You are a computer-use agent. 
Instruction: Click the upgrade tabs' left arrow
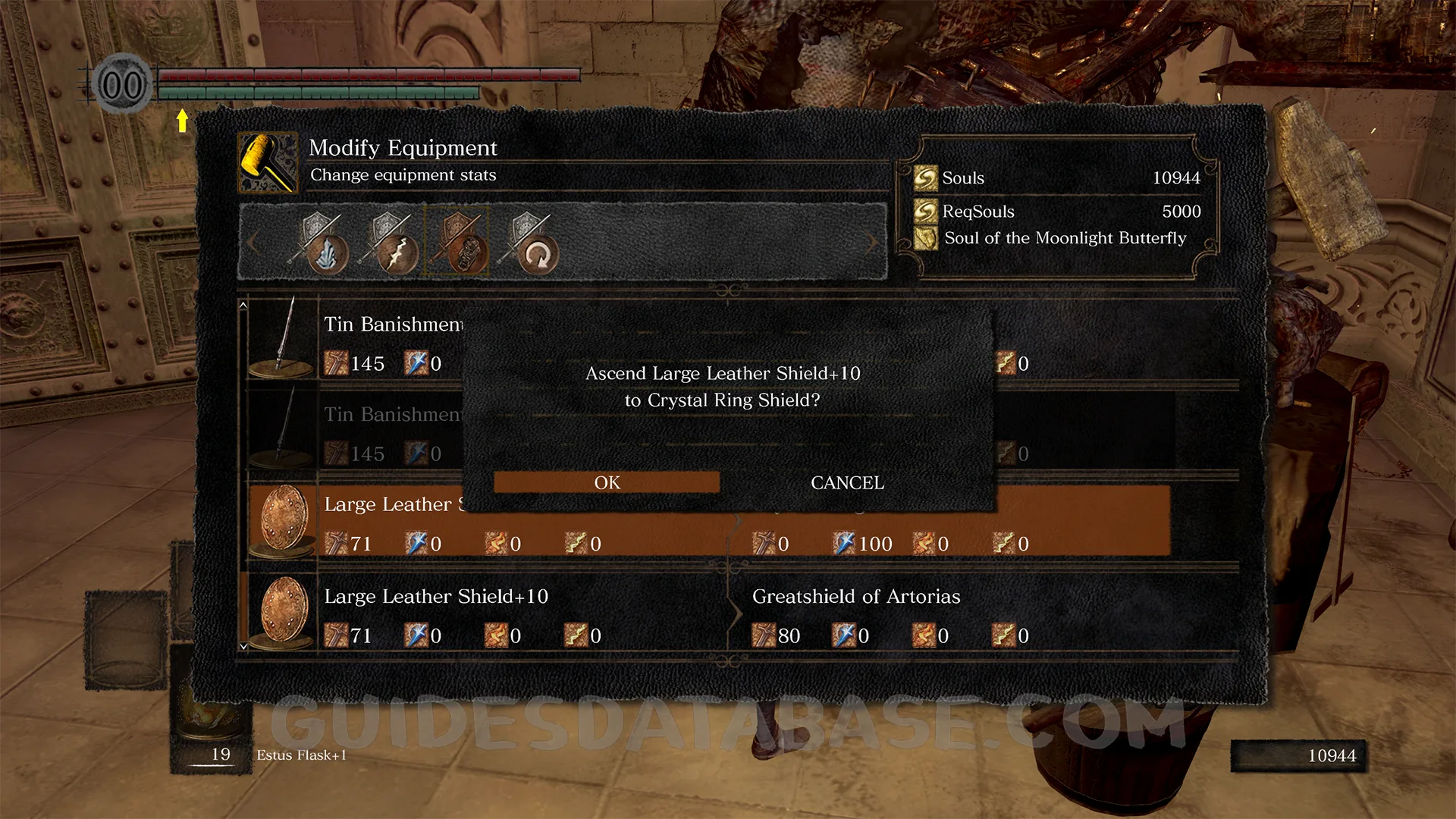[x=253, y=243]
